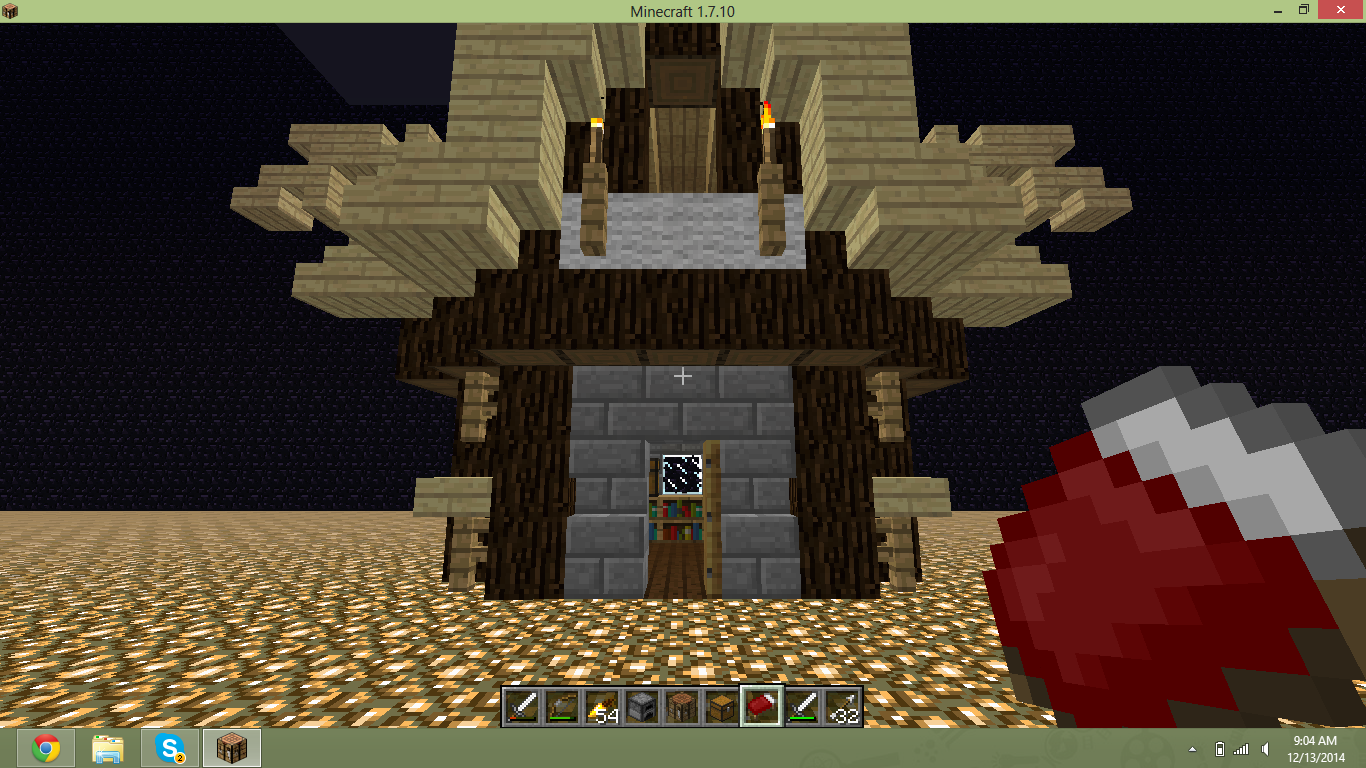Image resolution: width=1366 pixels, height=768 pixels.
Task: Select the stack of 54 torches
Action: (x=601, y=707)
